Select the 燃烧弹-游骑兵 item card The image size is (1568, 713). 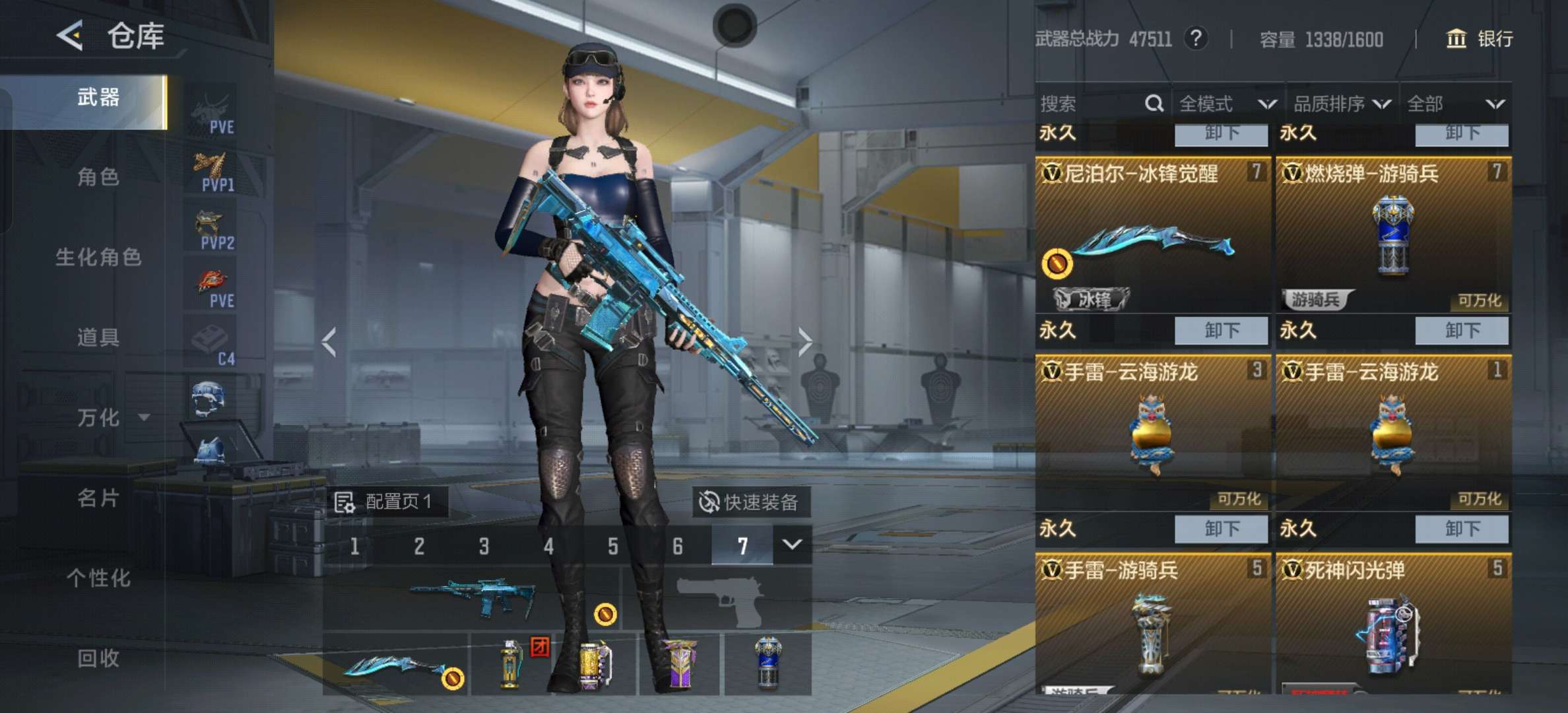click(x=1393, y=234)
